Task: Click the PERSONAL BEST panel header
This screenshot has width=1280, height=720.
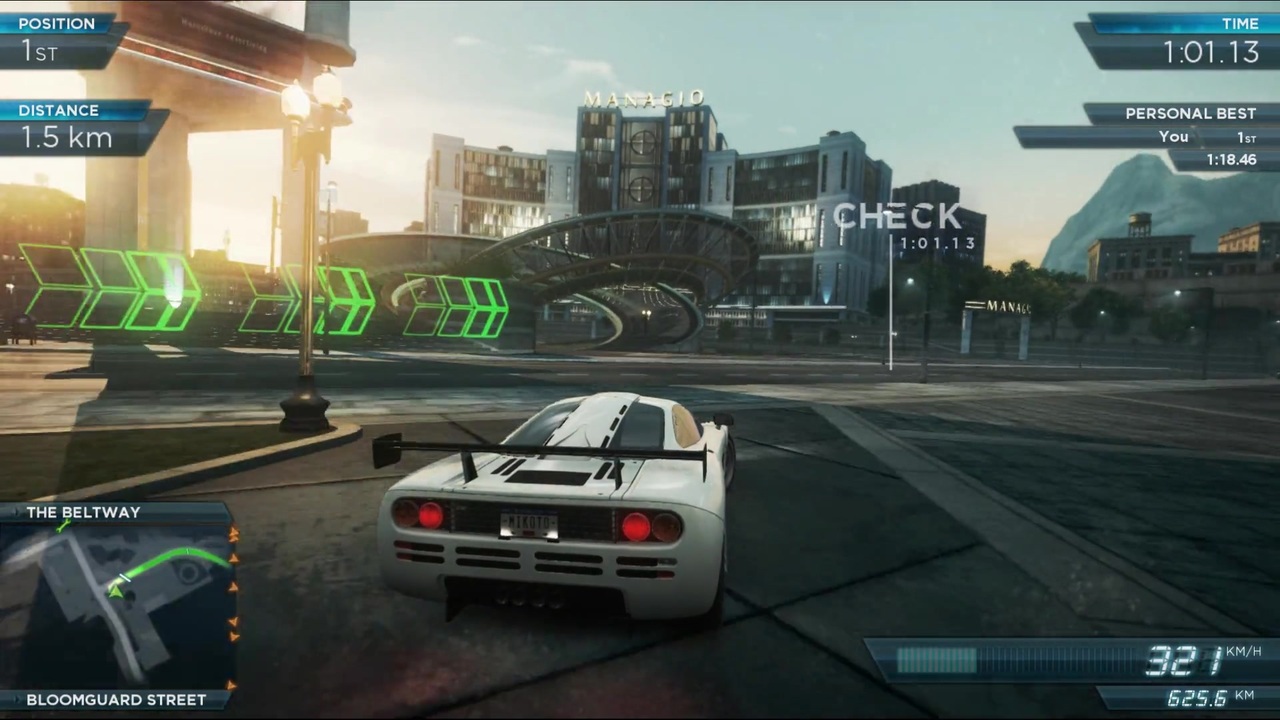Action: (x=1190, y=113)
